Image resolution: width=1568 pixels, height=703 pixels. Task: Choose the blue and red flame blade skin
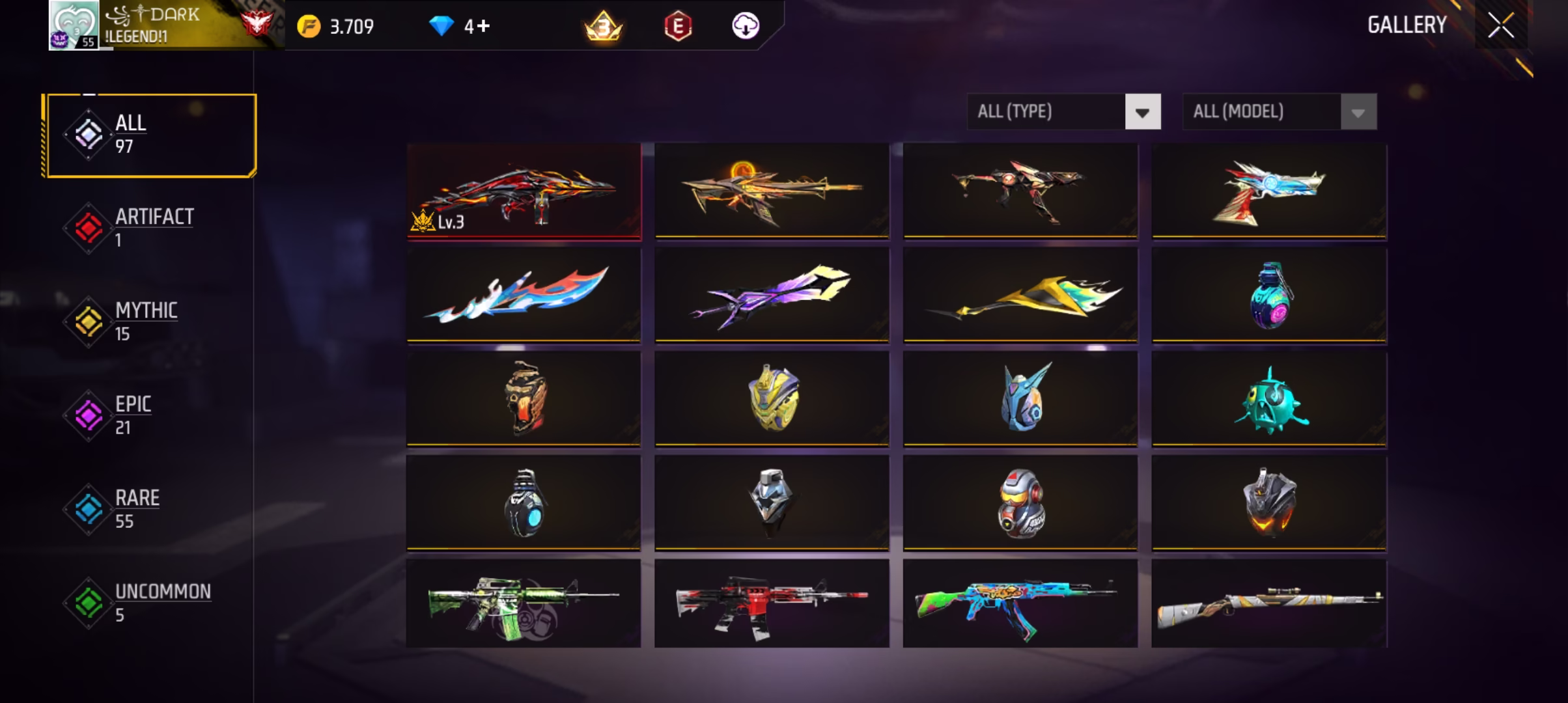click(x=524, y=295)
